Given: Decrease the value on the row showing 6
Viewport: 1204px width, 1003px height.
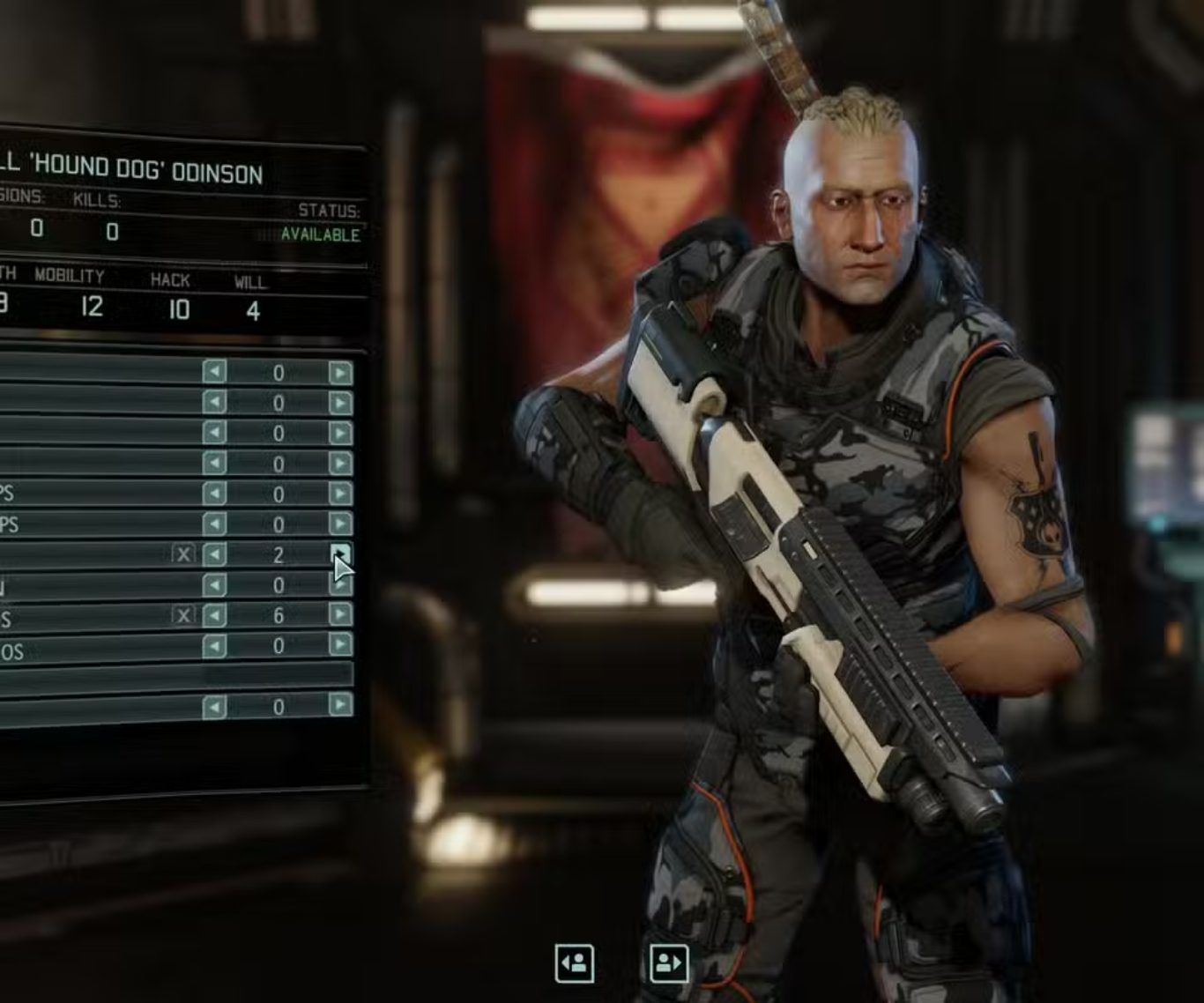Looking at the screenshot, I should pyautogui.click(x=214, y=615).
